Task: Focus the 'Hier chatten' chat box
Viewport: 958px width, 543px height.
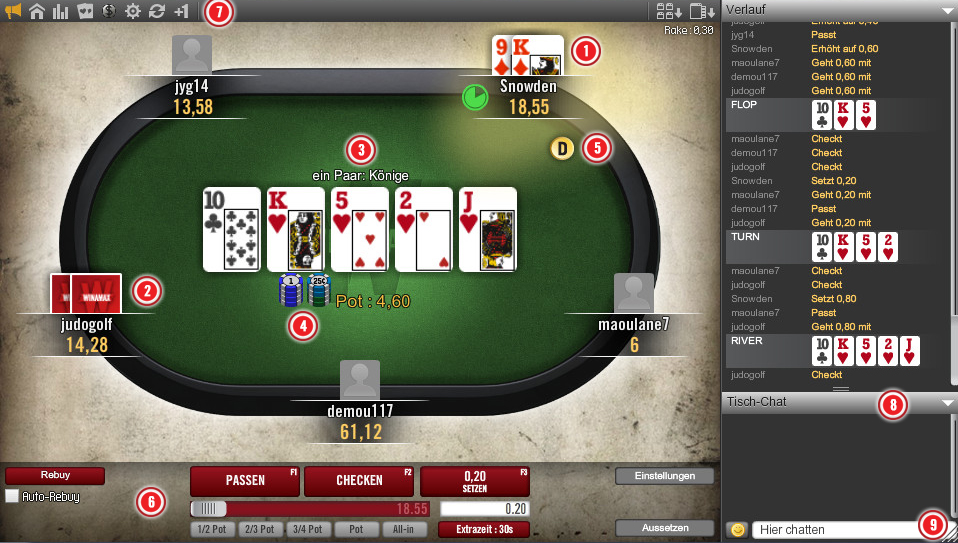Action: coord(835,529)
